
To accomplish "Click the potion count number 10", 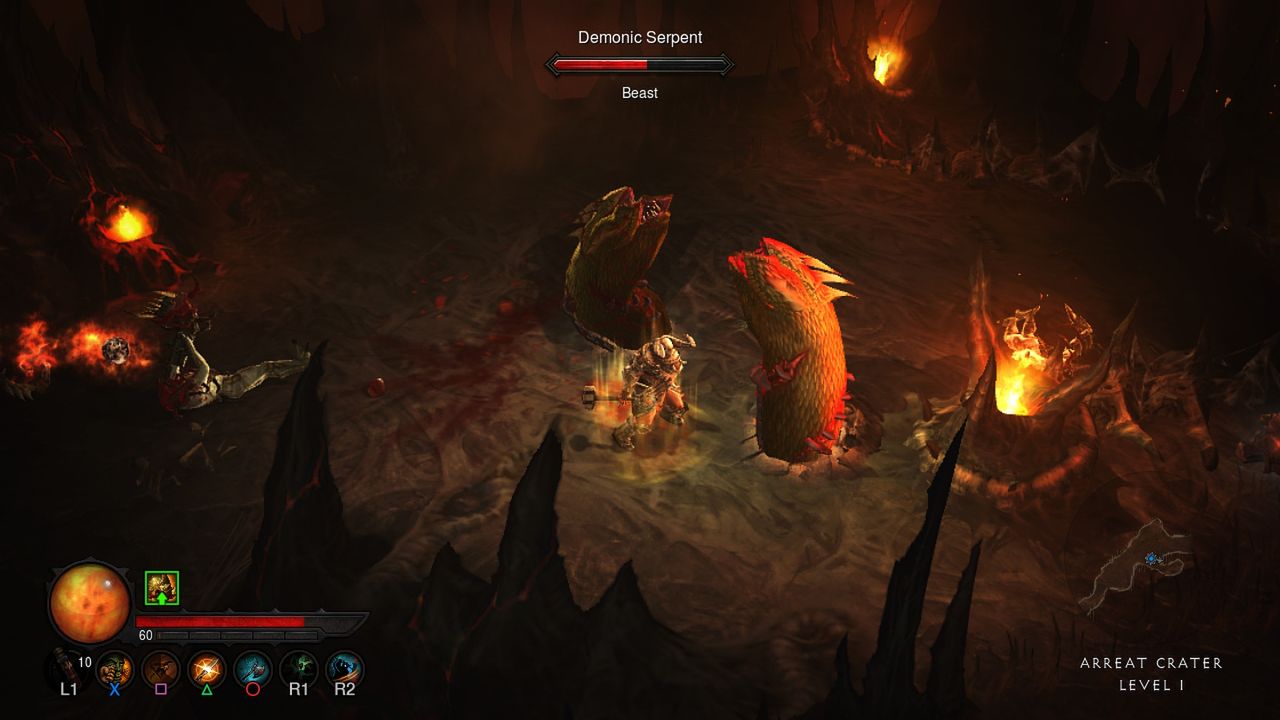I will [x=85, y=660].
